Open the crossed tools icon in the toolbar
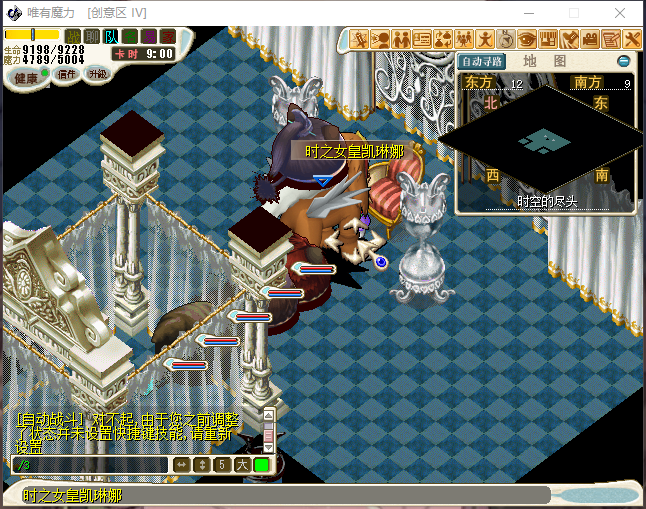The height and width of the screenshot is (509, 646). (x=632, y=39)
